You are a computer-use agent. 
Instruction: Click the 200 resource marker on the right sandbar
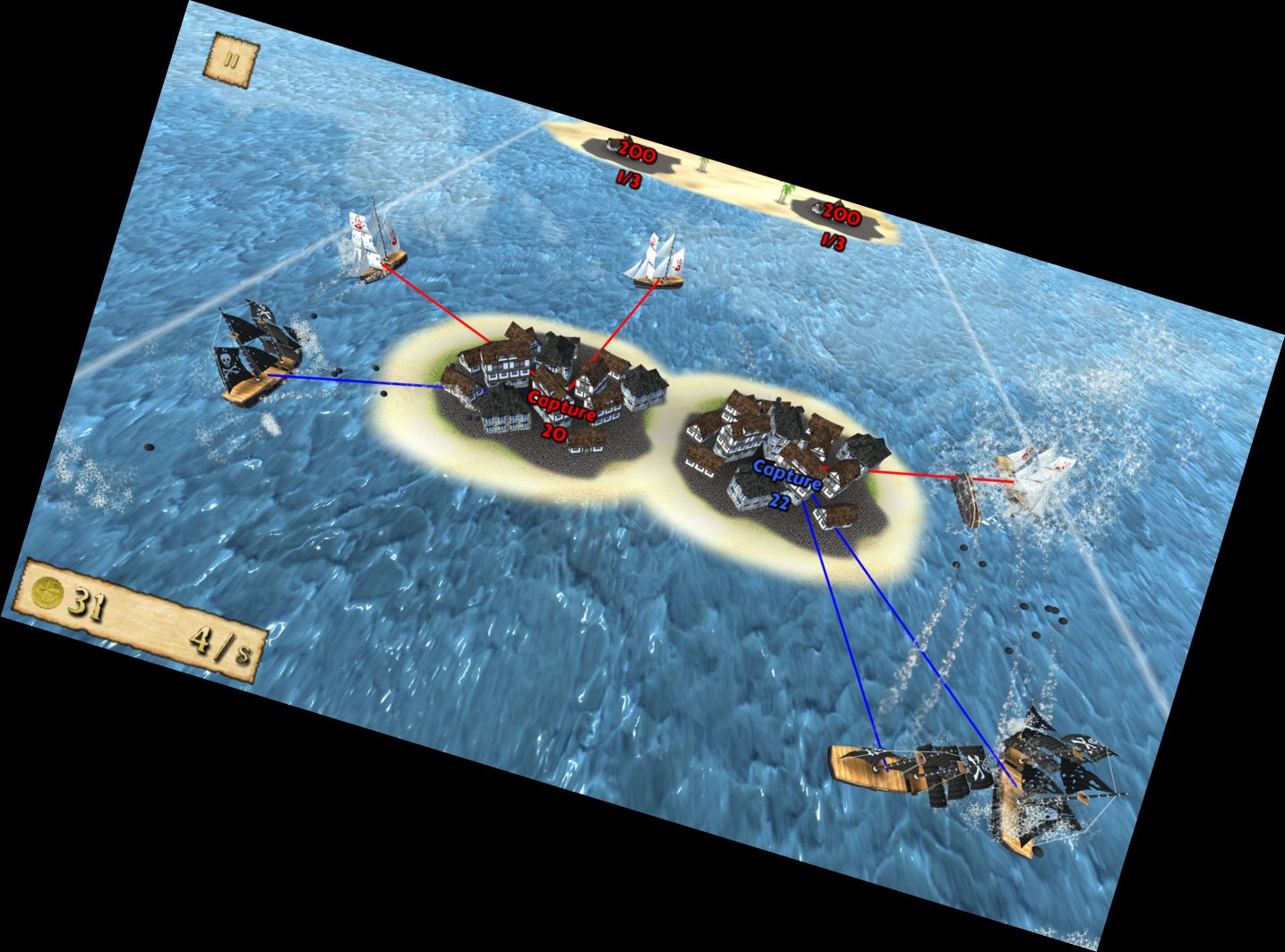(840, 214)
